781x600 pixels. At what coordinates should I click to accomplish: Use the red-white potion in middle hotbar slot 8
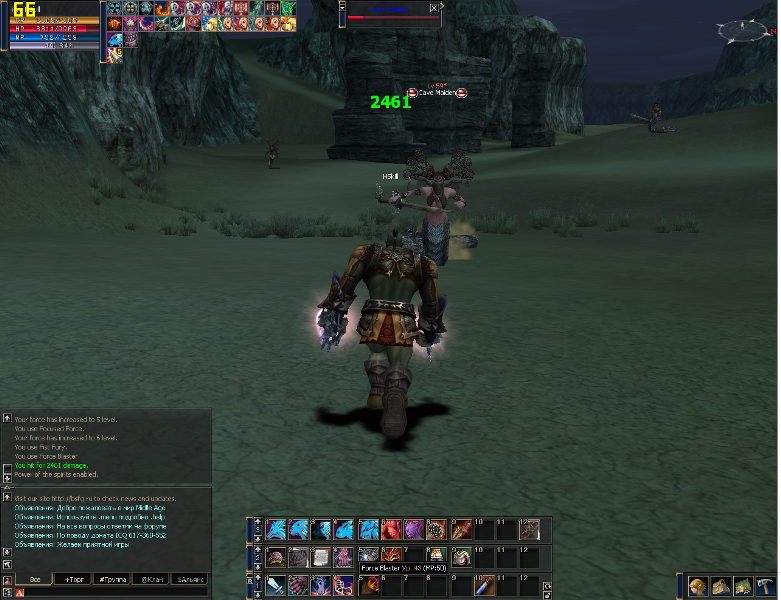(x=436, y=557)
